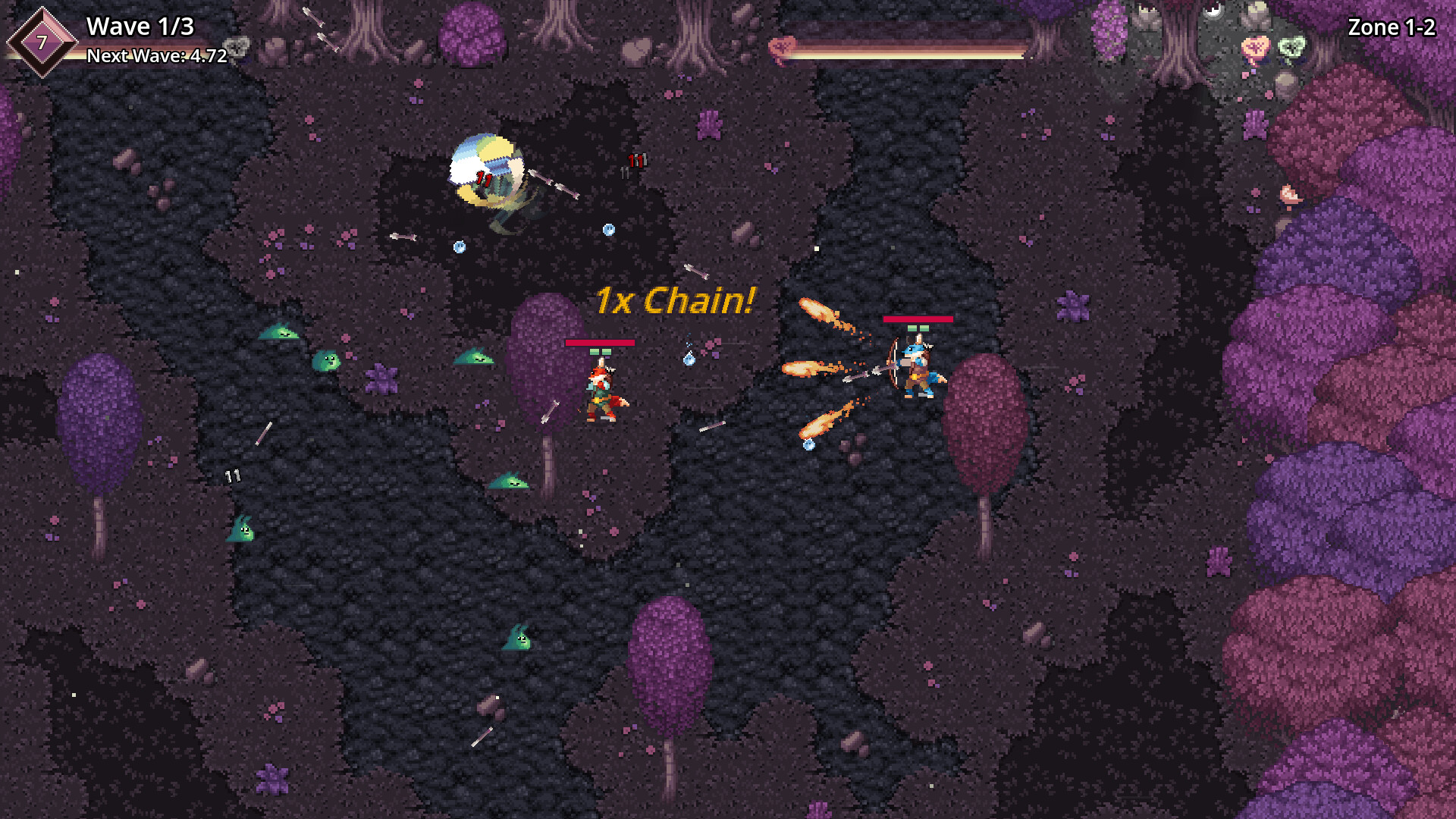Click the blue experience orb below the archer
Screen dimensions: 1456x819
click(x=809, y=446)
